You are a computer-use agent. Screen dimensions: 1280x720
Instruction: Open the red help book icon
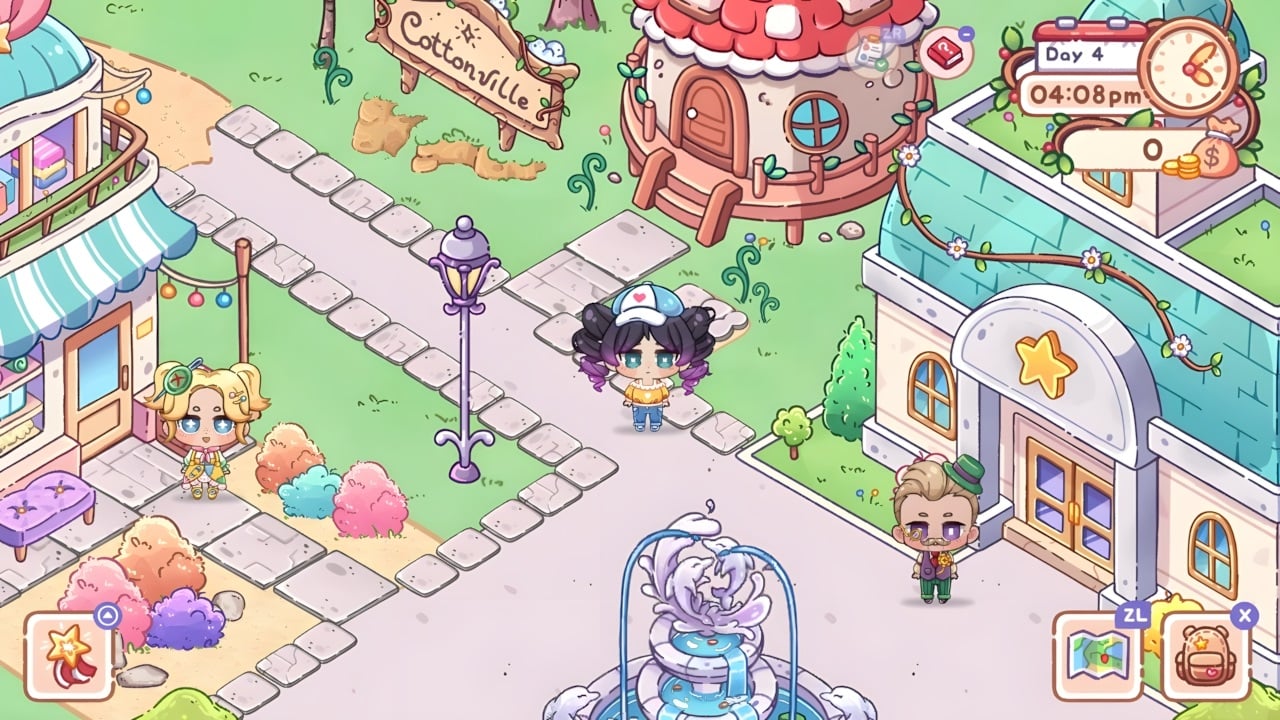pyautogui.click(x=946, y=52)
